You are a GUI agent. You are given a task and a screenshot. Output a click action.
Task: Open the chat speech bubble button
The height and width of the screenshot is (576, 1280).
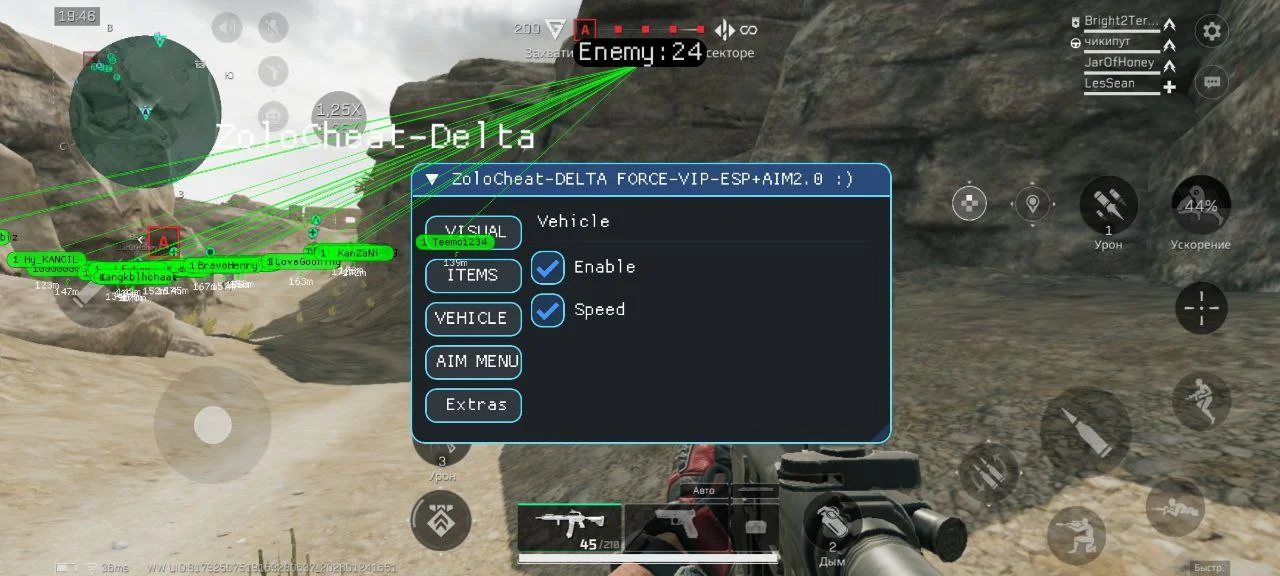1212,82
